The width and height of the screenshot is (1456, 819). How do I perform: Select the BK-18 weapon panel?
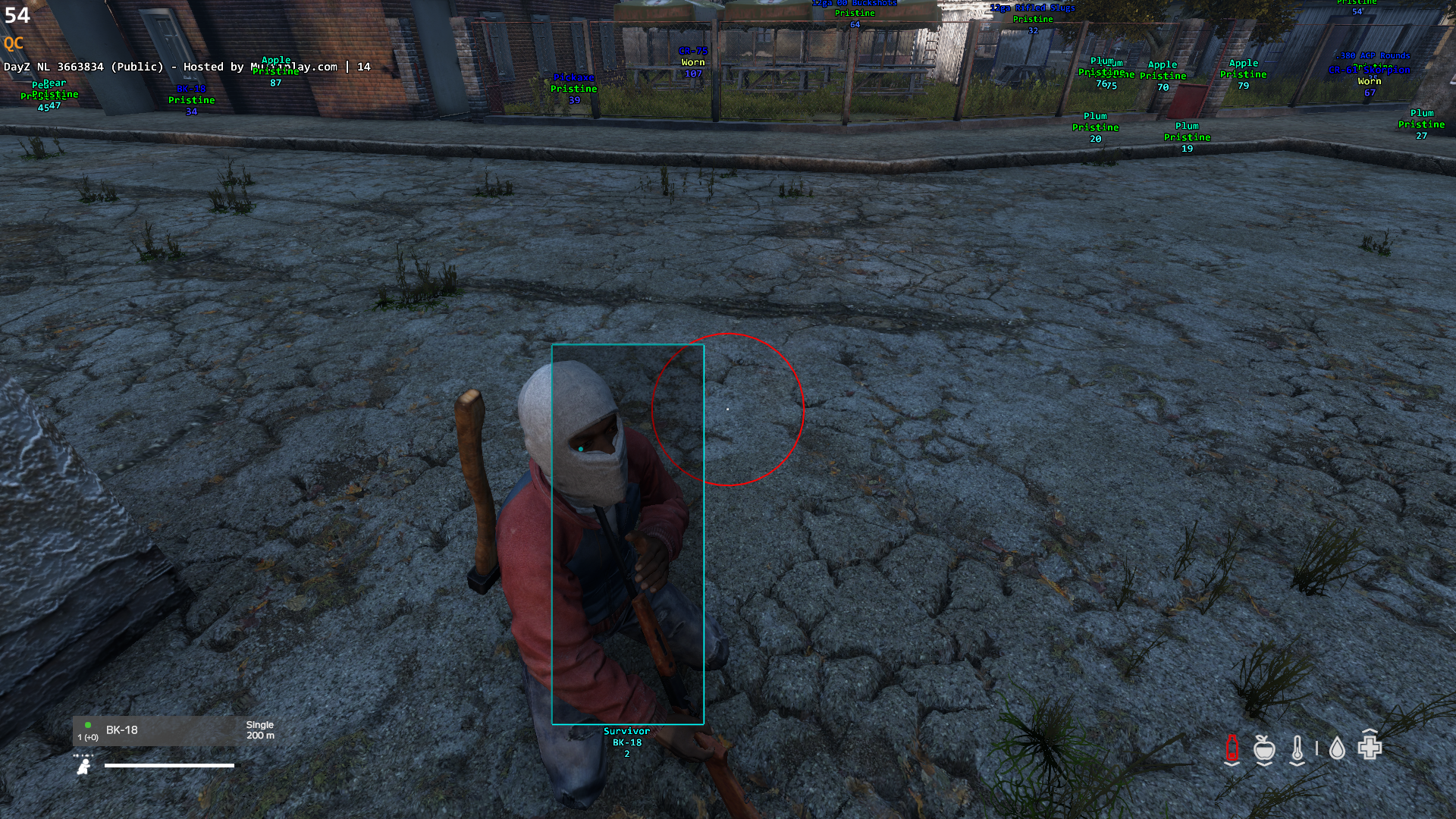[175, 731]
